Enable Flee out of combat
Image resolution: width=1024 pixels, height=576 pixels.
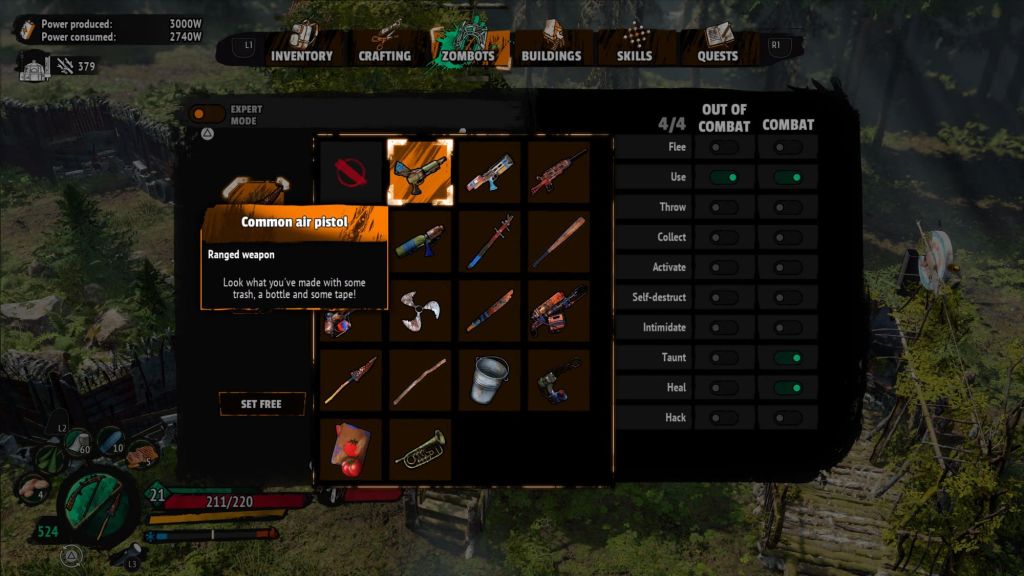724,147
